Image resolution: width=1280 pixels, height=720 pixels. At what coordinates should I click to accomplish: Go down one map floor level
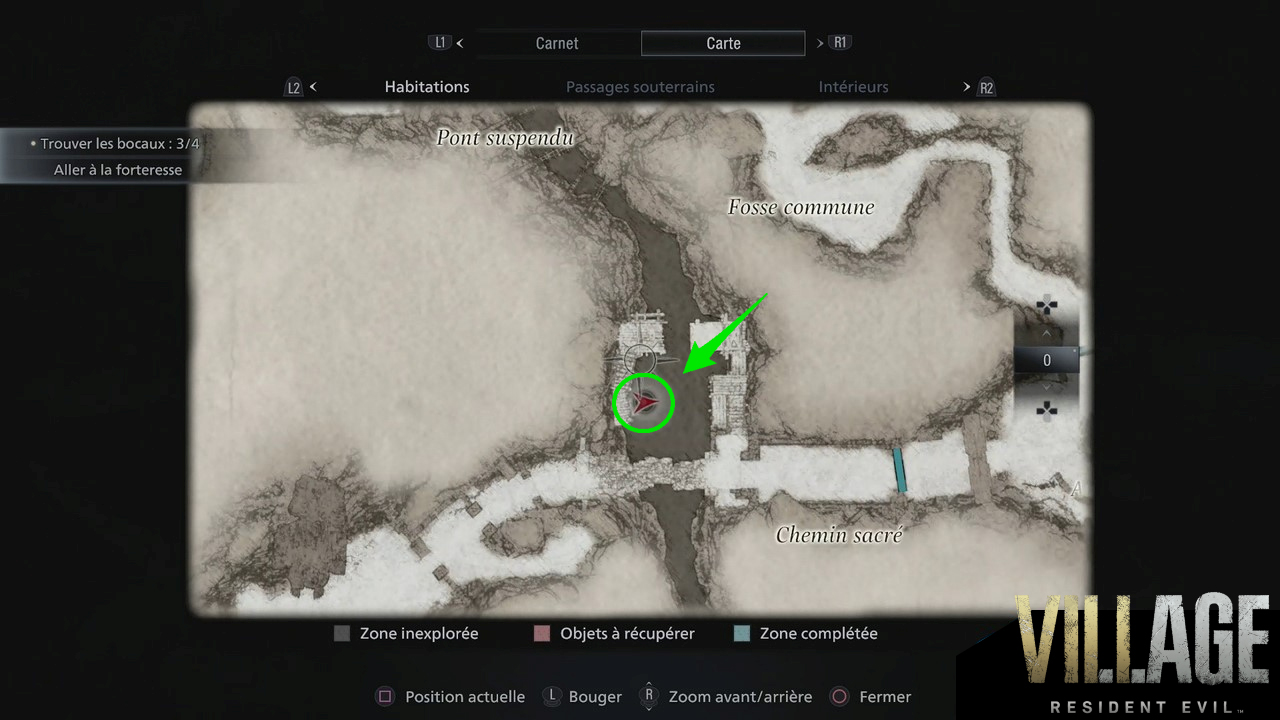tap(1047, 387)
